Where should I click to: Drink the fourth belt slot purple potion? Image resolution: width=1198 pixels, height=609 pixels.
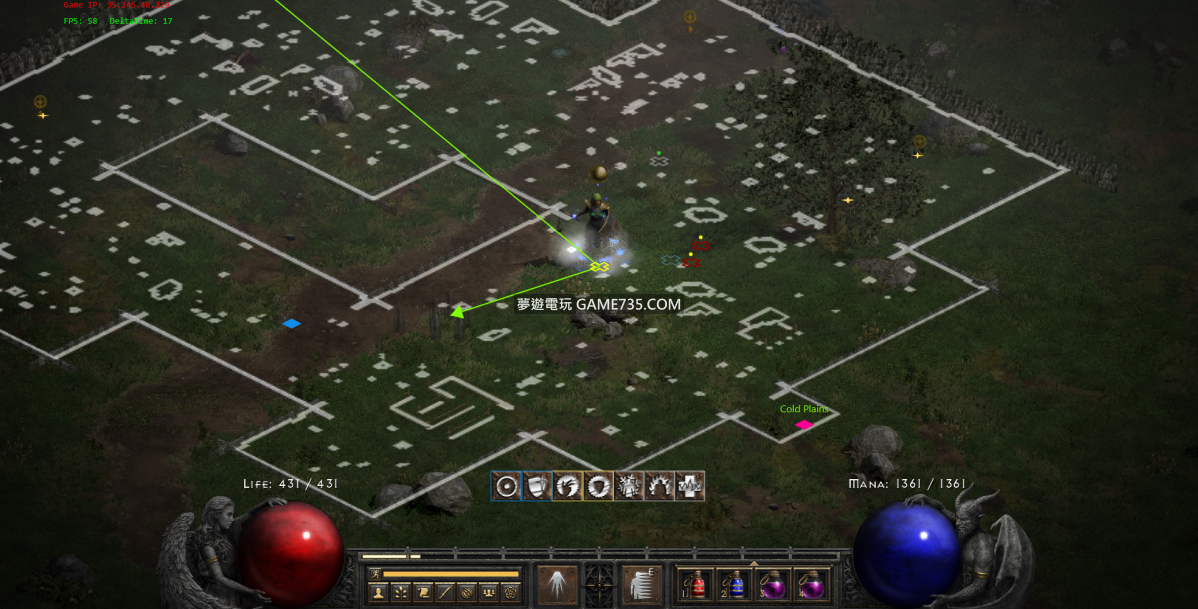(812, 584)
